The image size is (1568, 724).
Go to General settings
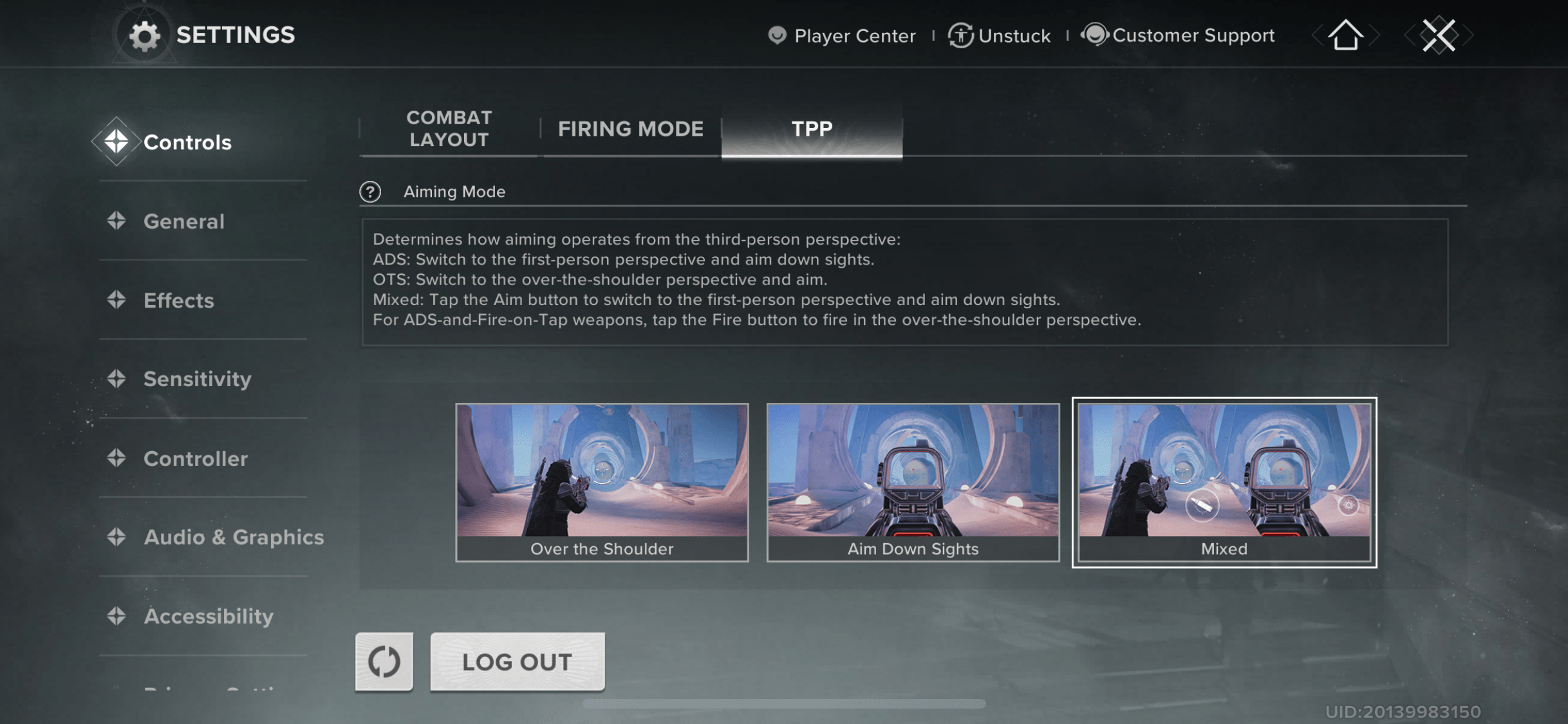pyautogui.click(x=183, y=221)
